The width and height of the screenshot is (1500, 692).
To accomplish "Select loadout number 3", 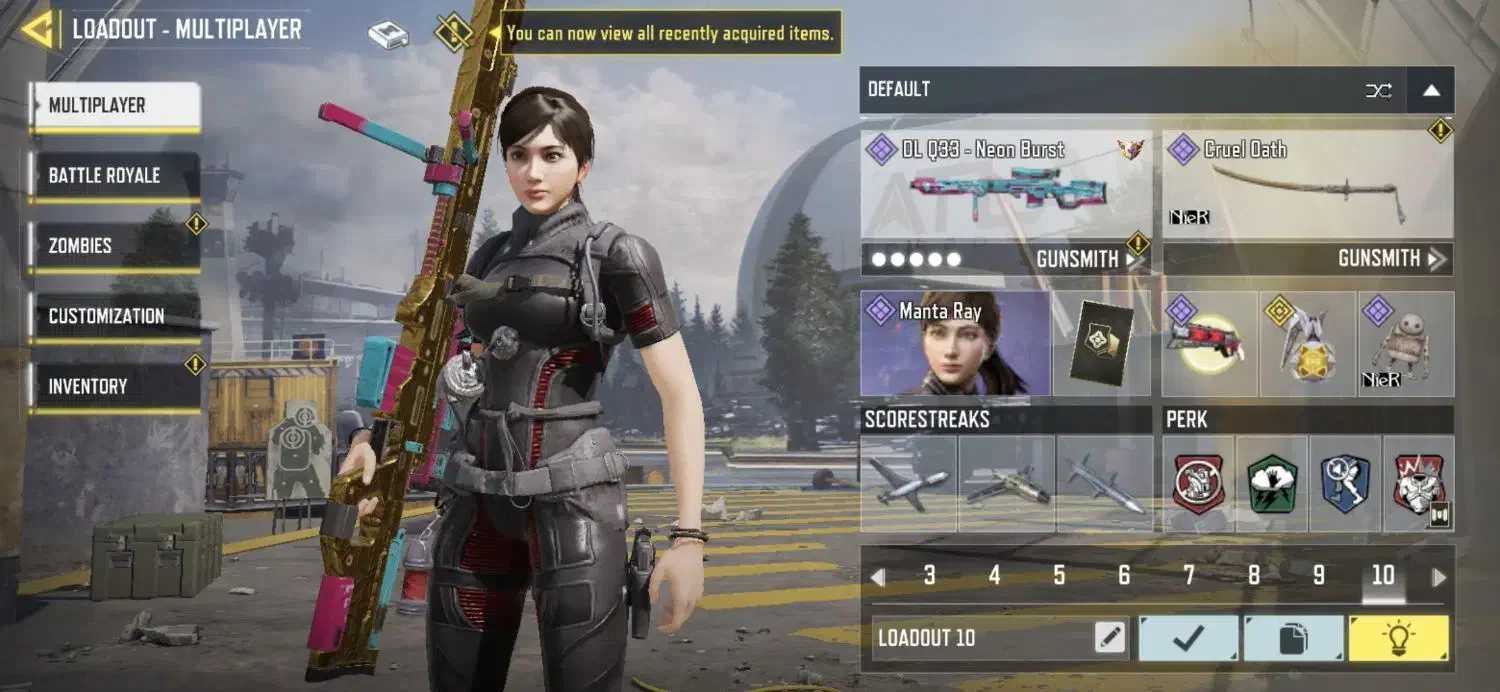I will click(930, 575).
